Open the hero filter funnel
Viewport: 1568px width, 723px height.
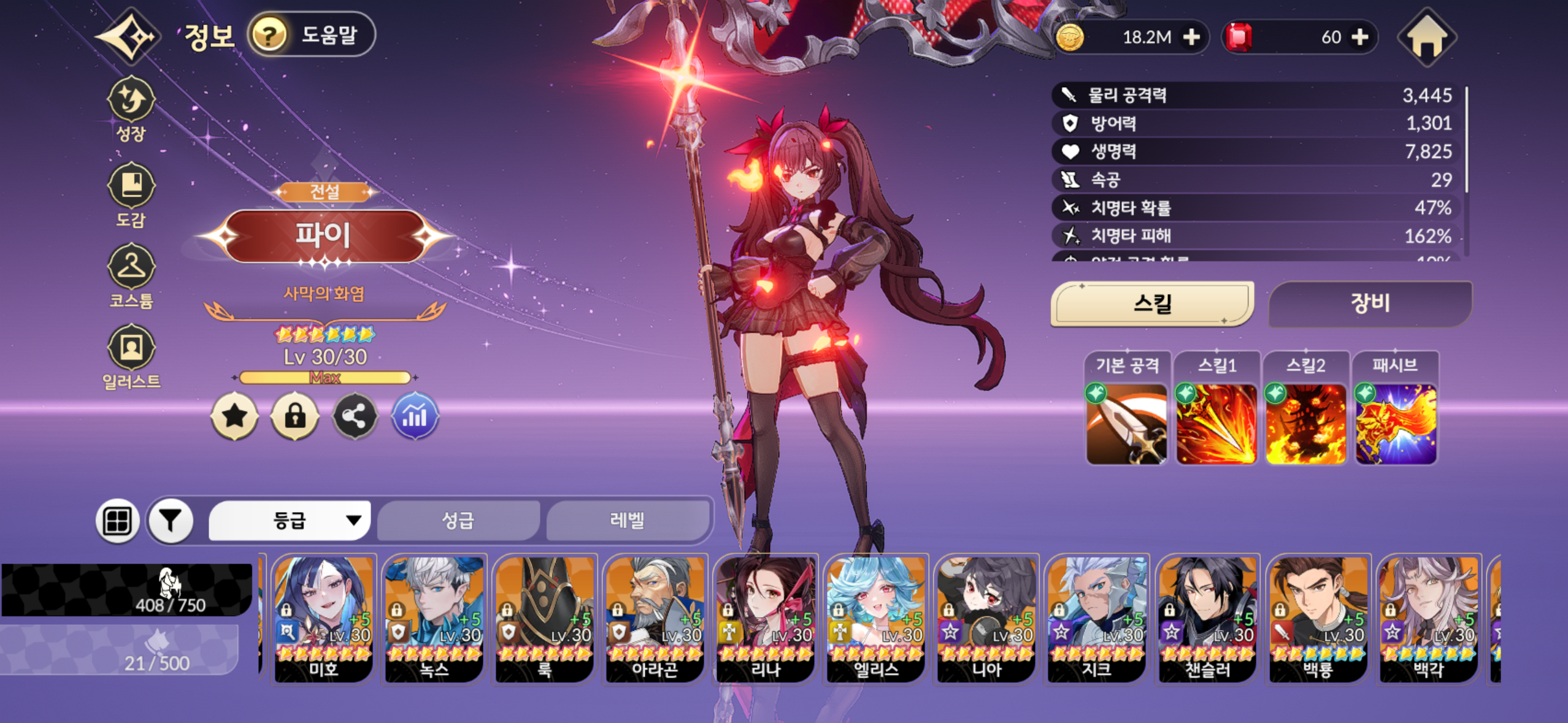tap(171, 521)
